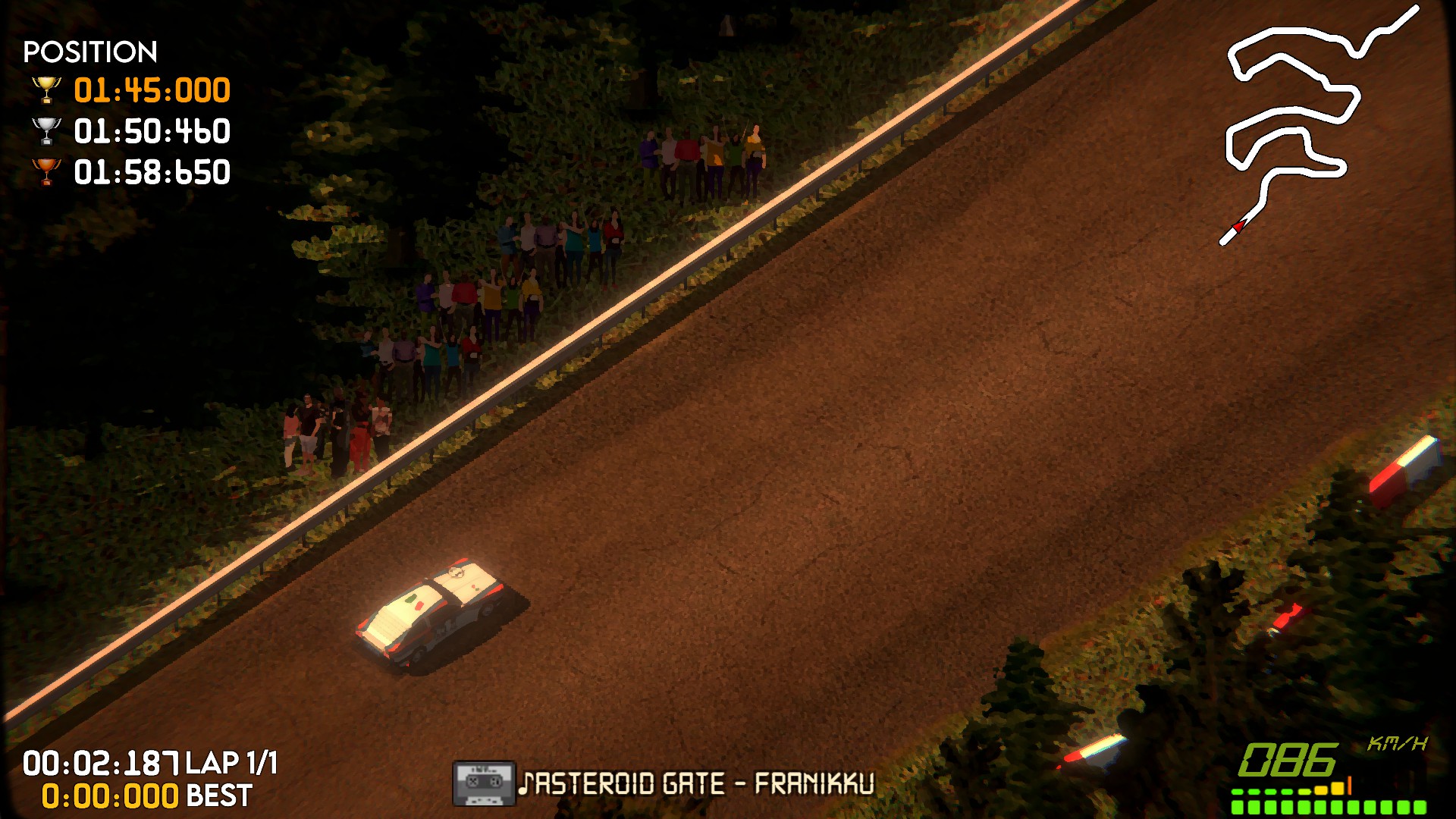Click the cassette tape music icon
Screen dimensions: 1456x819
pos(483,783)
